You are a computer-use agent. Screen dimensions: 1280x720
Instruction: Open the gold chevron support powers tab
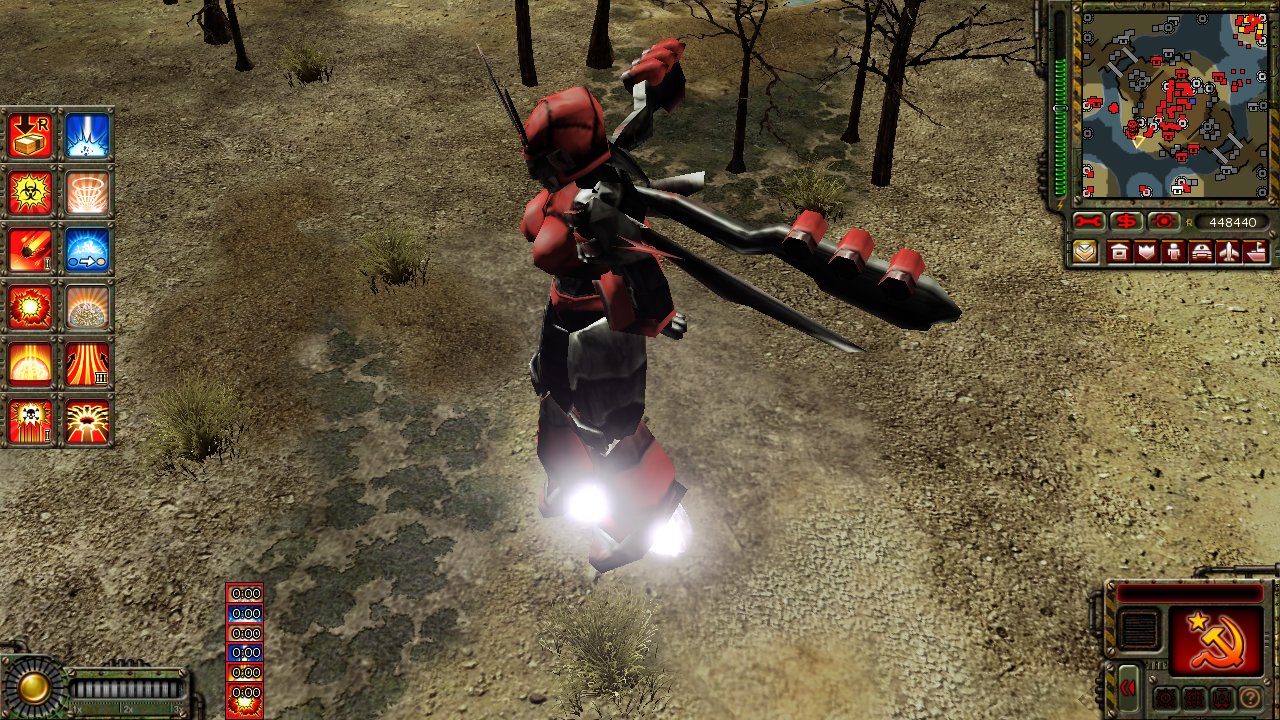point(1084,251)
